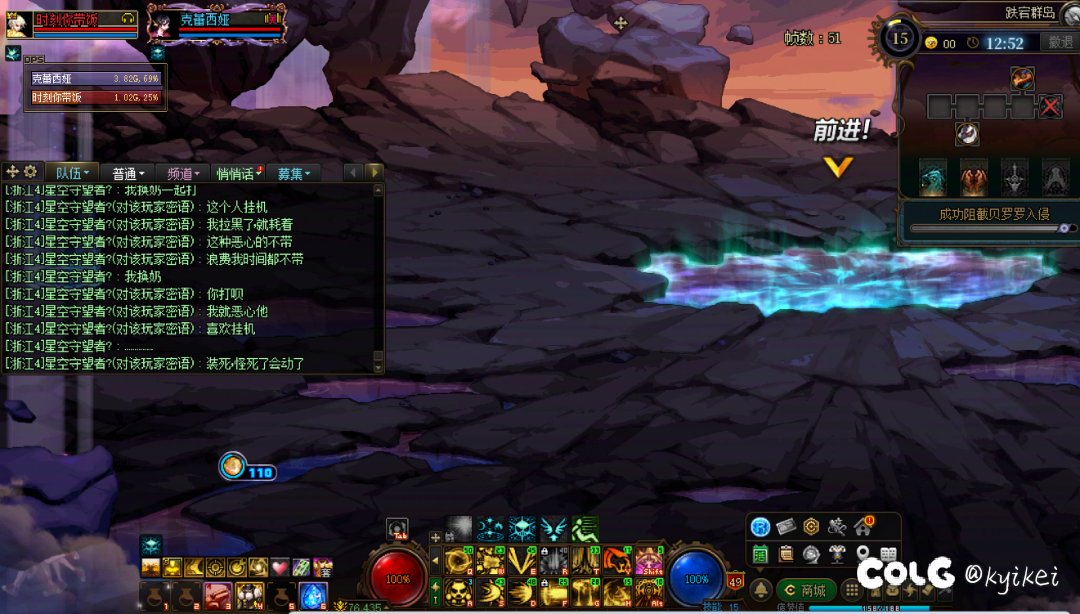Select the 频道 chat tab
Image resolution: width=1080 pixels, height=614 pixels.
tap(183, 173)
